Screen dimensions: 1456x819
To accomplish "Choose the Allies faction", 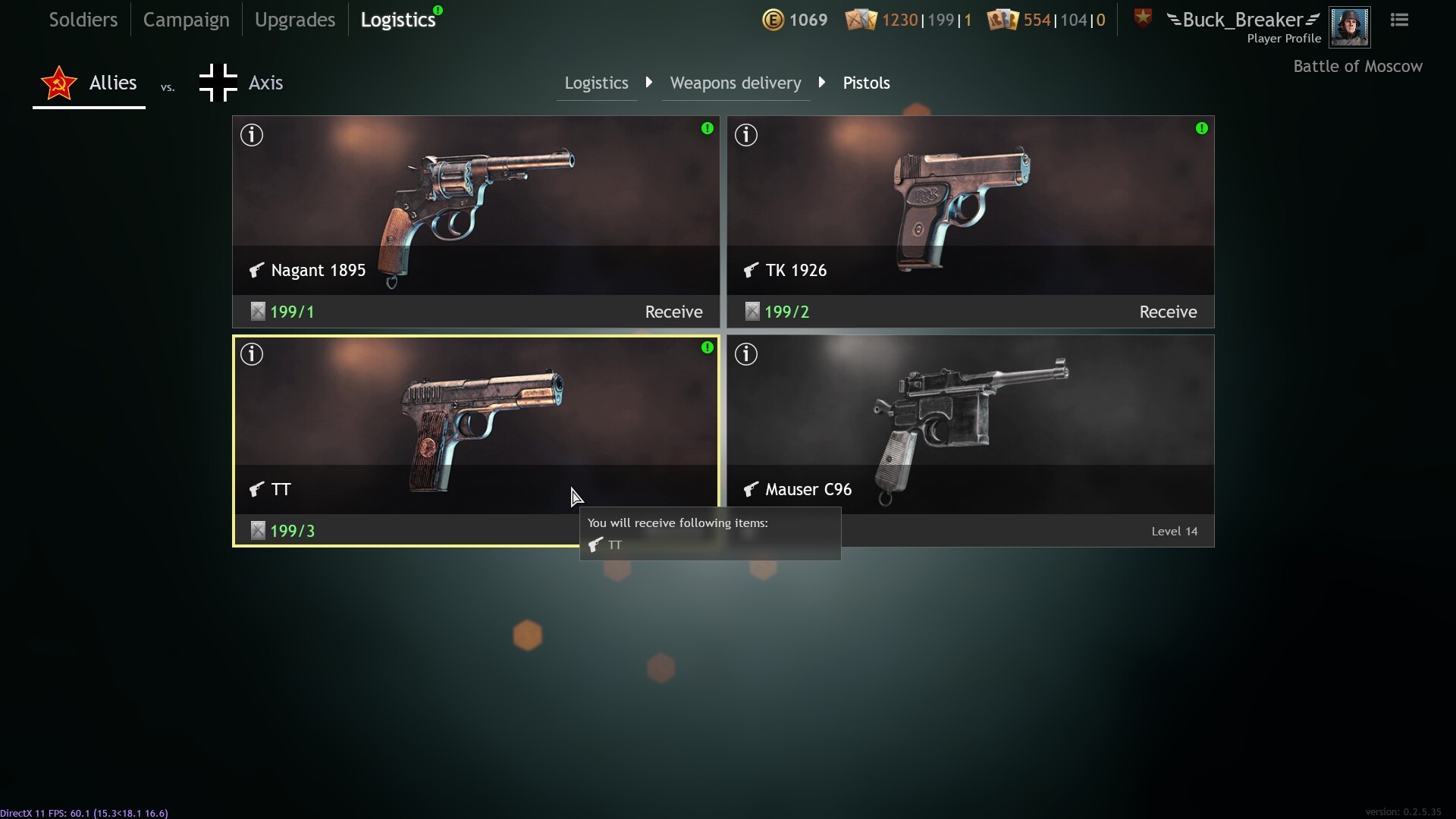I will (89, 83).
